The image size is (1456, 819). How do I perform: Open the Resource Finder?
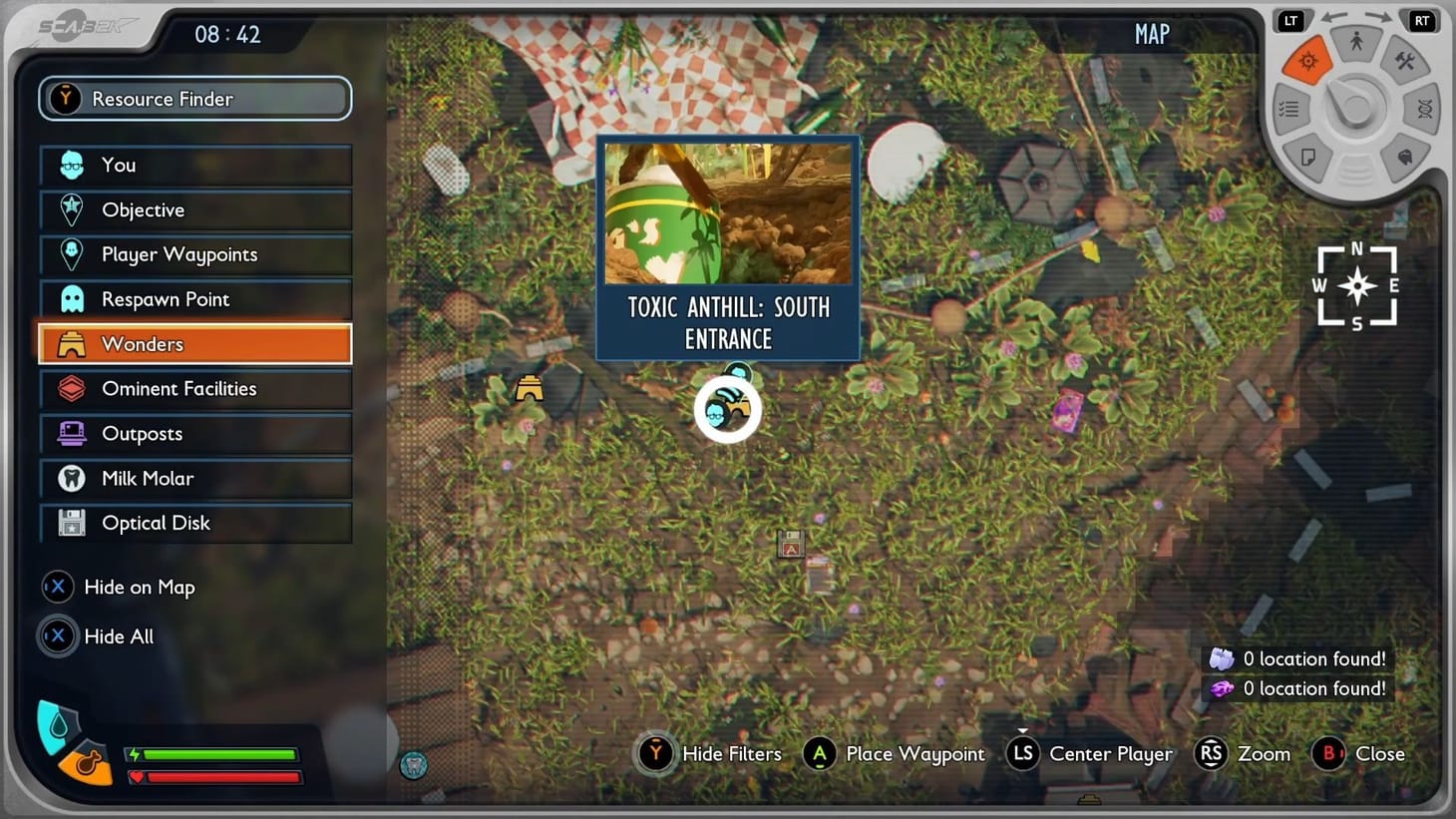click(194, 98)
